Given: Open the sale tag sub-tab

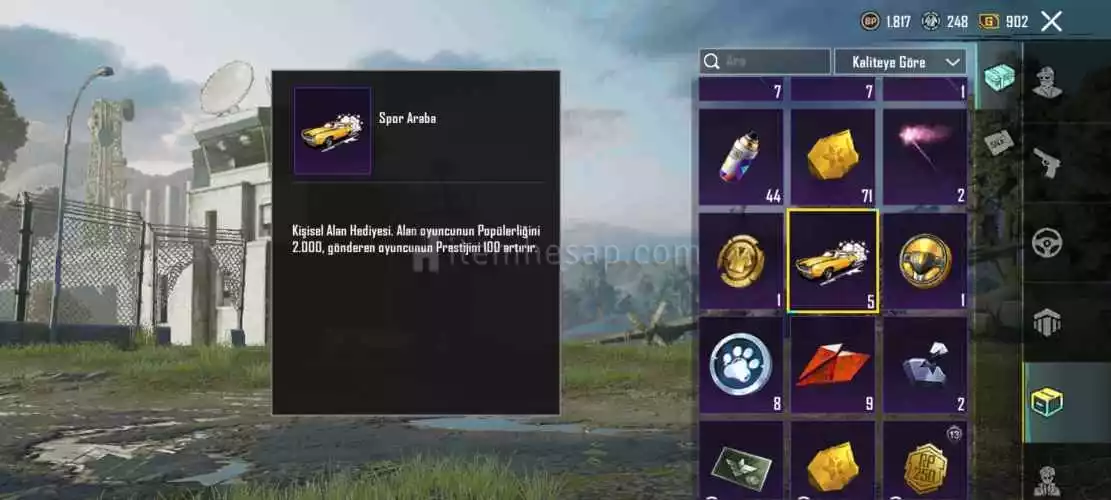Looking at the screenshot, I should click(x=998, y=142).
